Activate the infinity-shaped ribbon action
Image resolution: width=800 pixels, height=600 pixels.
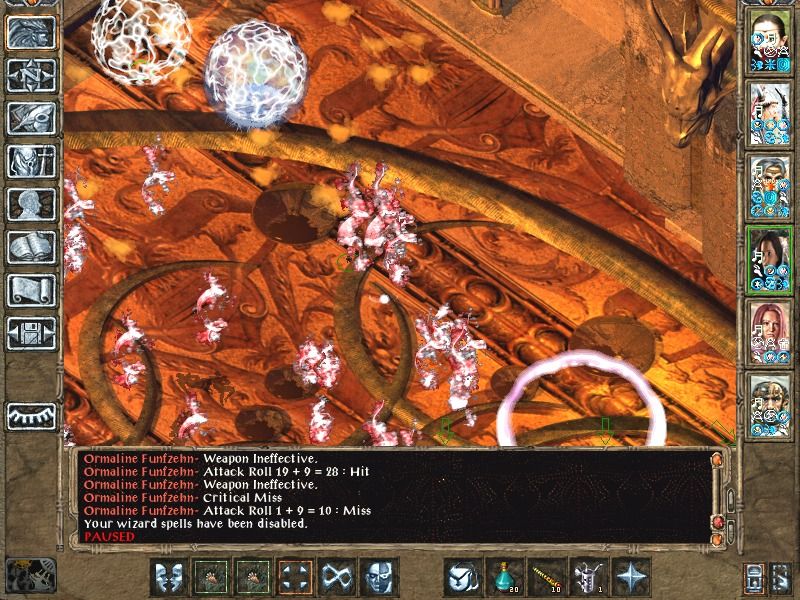pyautogui.click(x=339, y=577)
